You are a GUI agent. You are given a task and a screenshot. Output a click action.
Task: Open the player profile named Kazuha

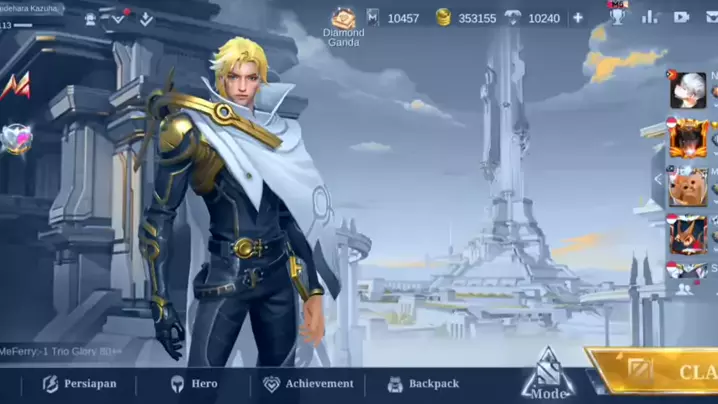pyautogui.click(x=34, y=8)
